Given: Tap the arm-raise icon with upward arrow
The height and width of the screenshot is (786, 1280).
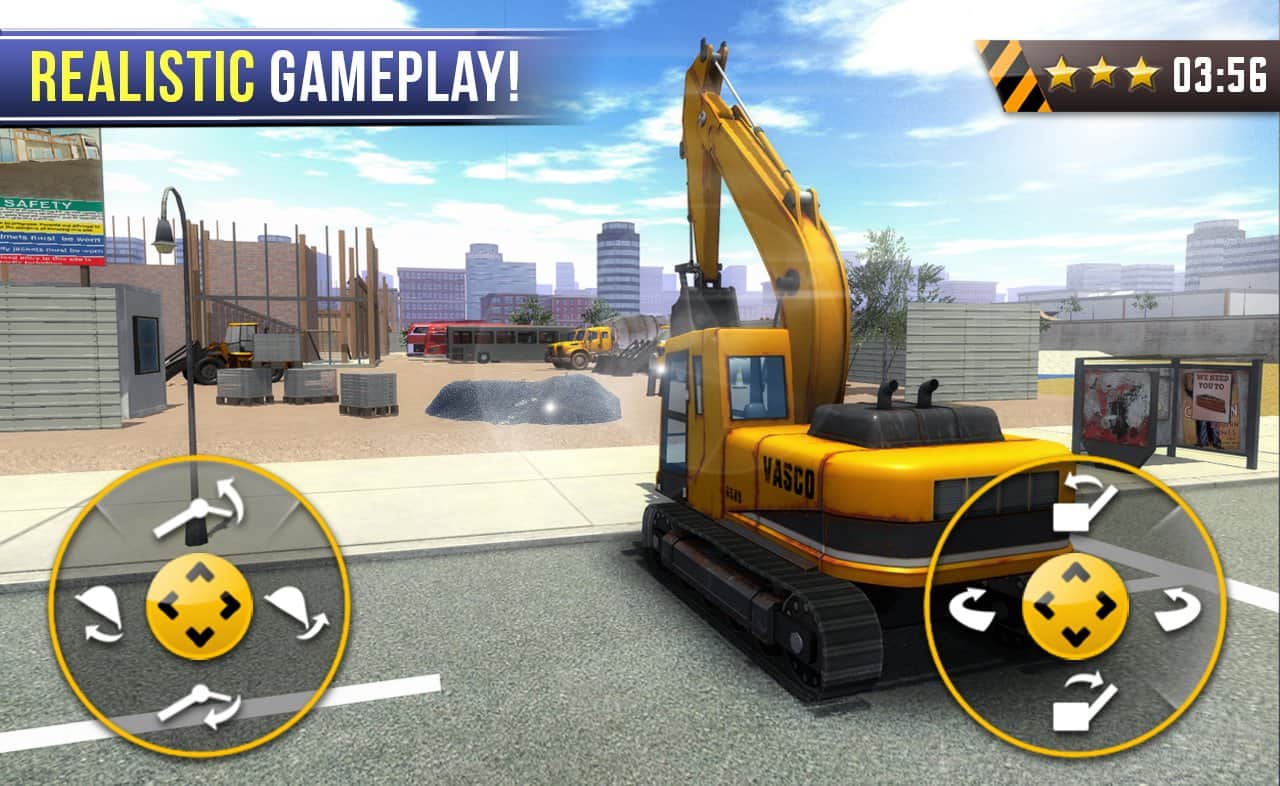Looking at the screenshot, I should [200, 507].
